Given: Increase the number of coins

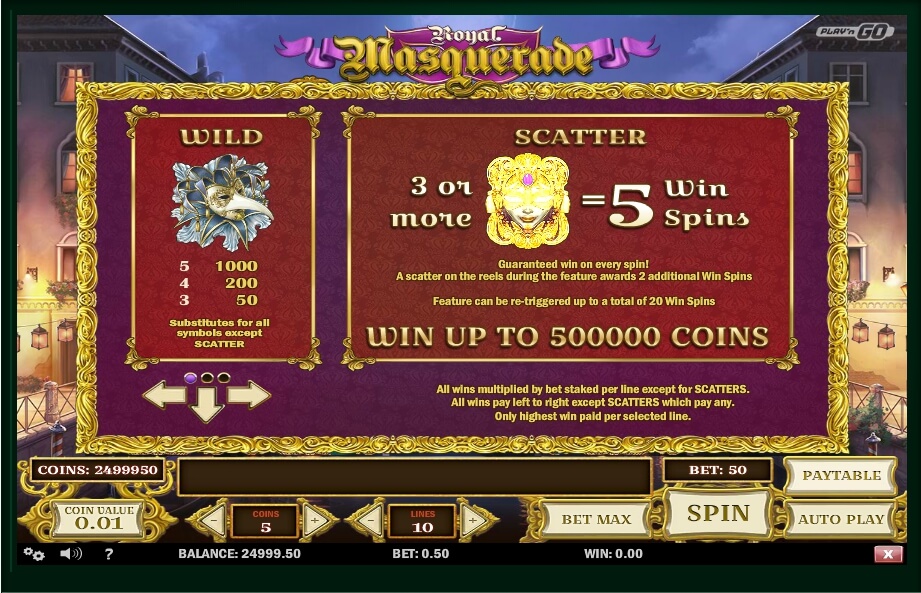Looking at the screenshot, I should (x=318, y=520).
